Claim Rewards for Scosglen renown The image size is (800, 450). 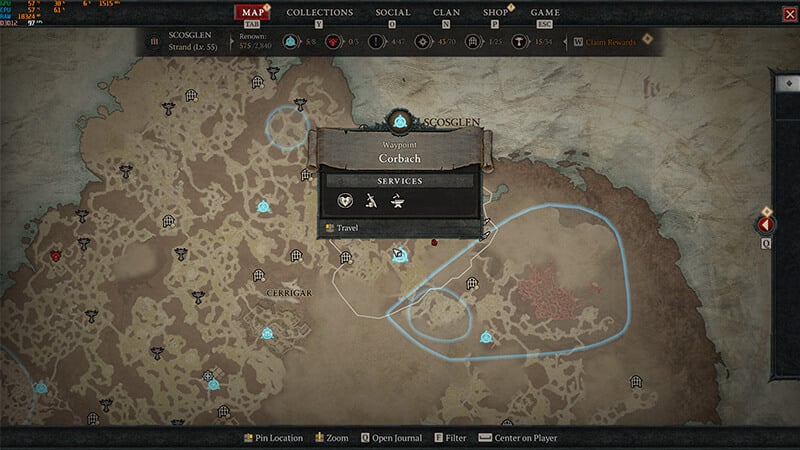point(608,42)
